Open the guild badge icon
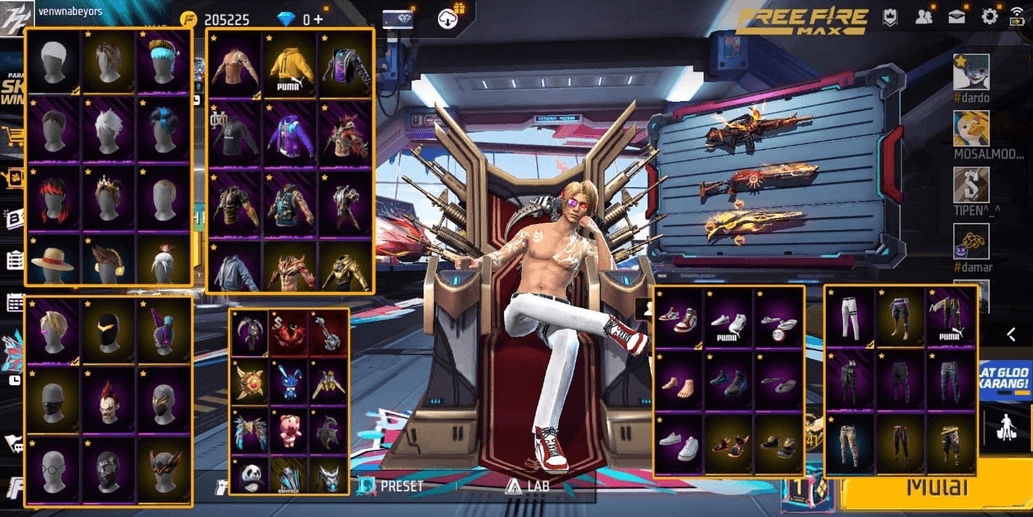This screenshot has width=1033, height=517. click(x=890, y=16)
